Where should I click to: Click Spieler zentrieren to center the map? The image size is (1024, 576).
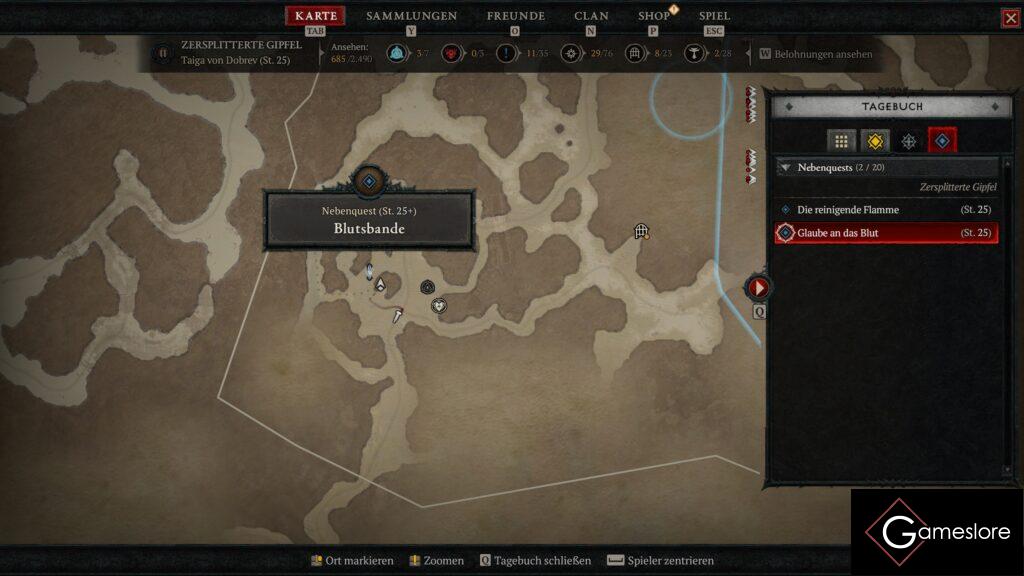click(x=670, y=561)
